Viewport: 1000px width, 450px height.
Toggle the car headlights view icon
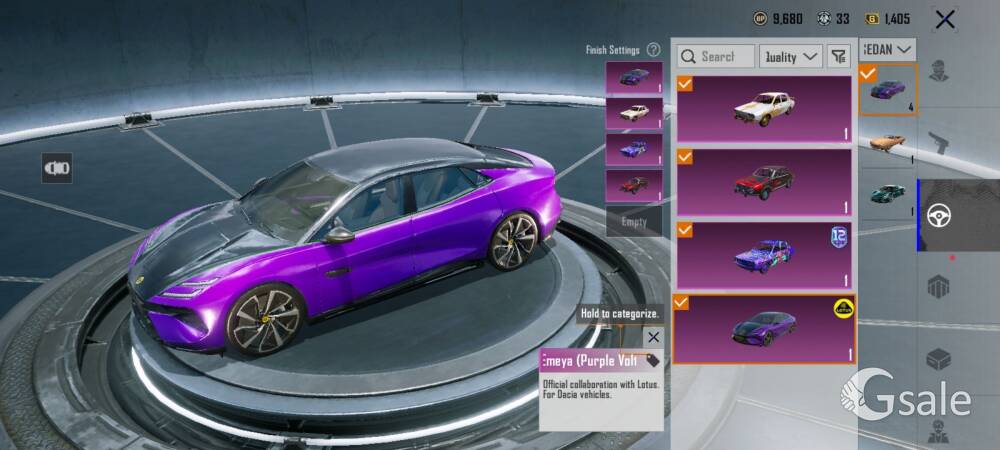click(x=57, y=168)
